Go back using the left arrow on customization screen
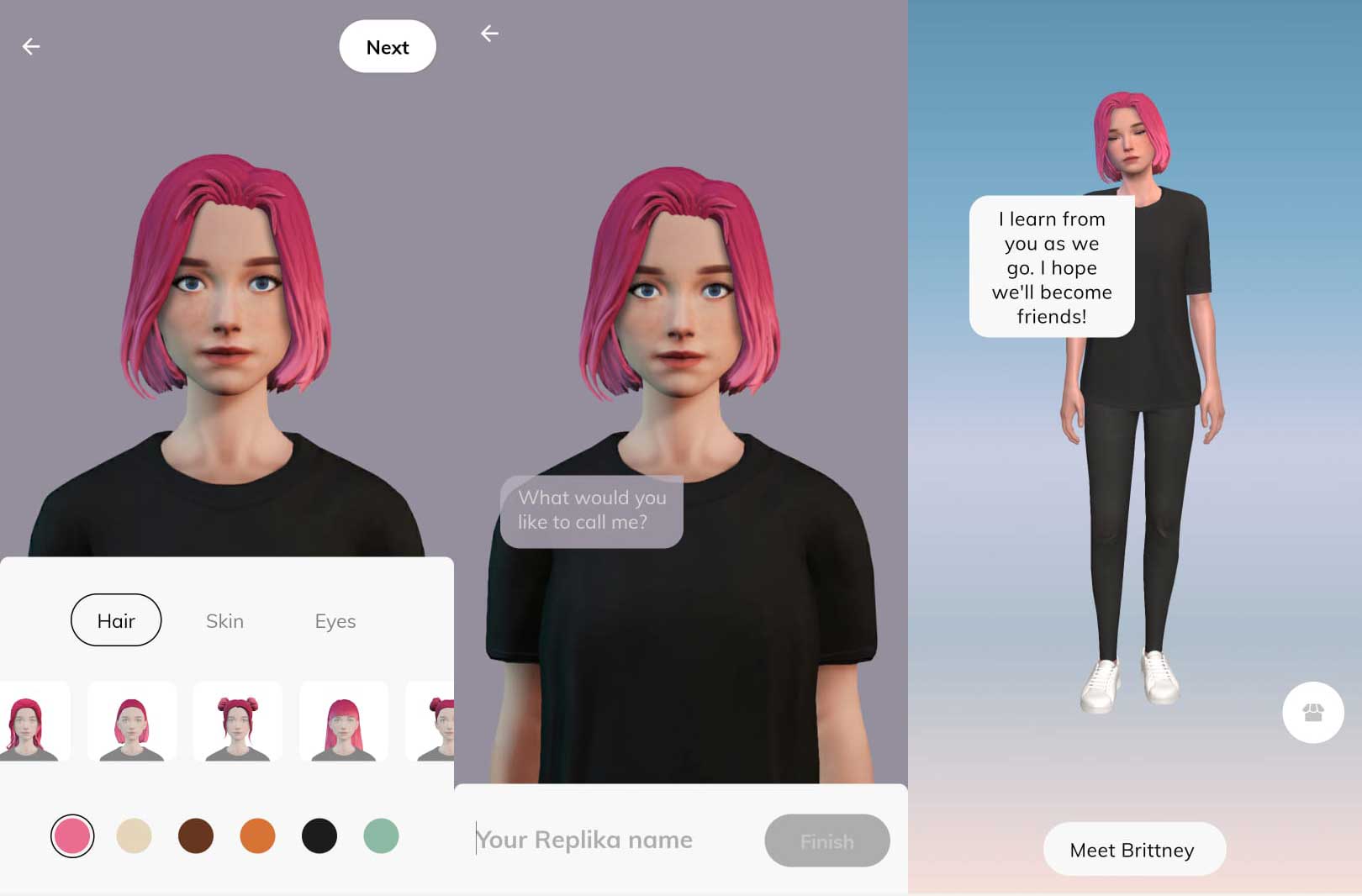This screenshot has height=896, width=1362. (32, 45)
